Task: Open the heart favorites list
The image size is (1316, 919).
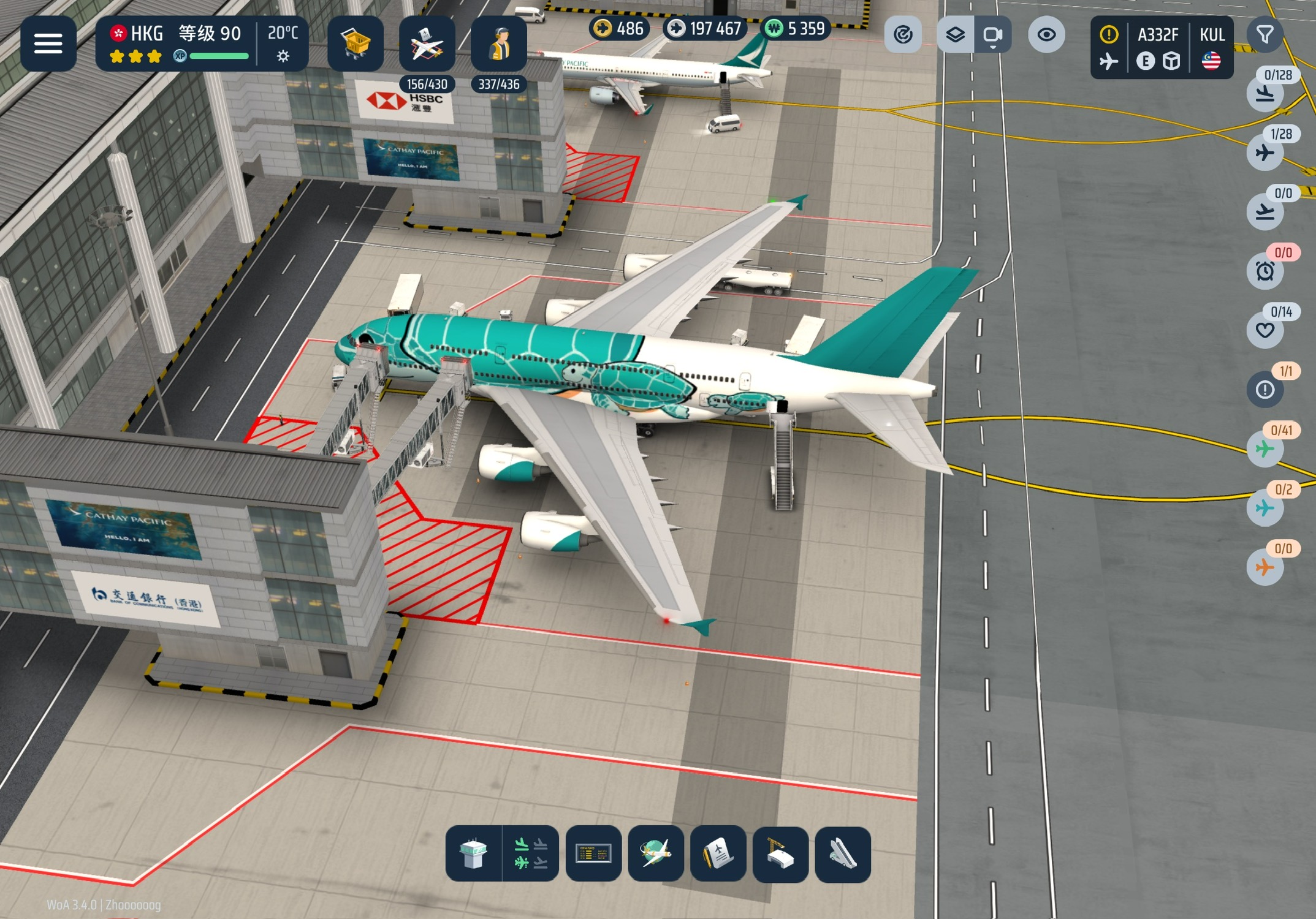Action: click(x=1265, y=330)
